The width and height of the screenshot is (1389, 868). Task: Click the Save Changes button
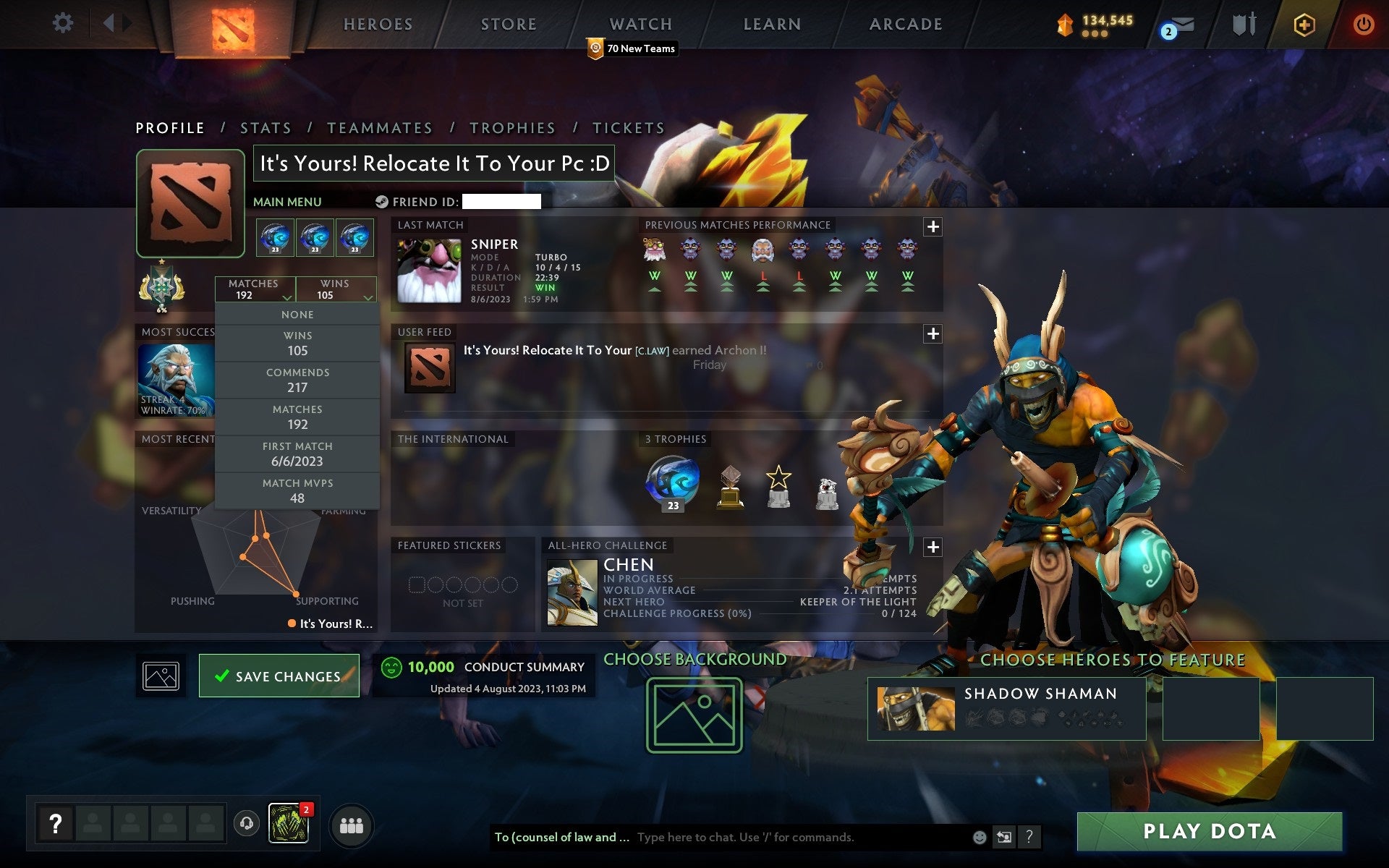(279, 676)
